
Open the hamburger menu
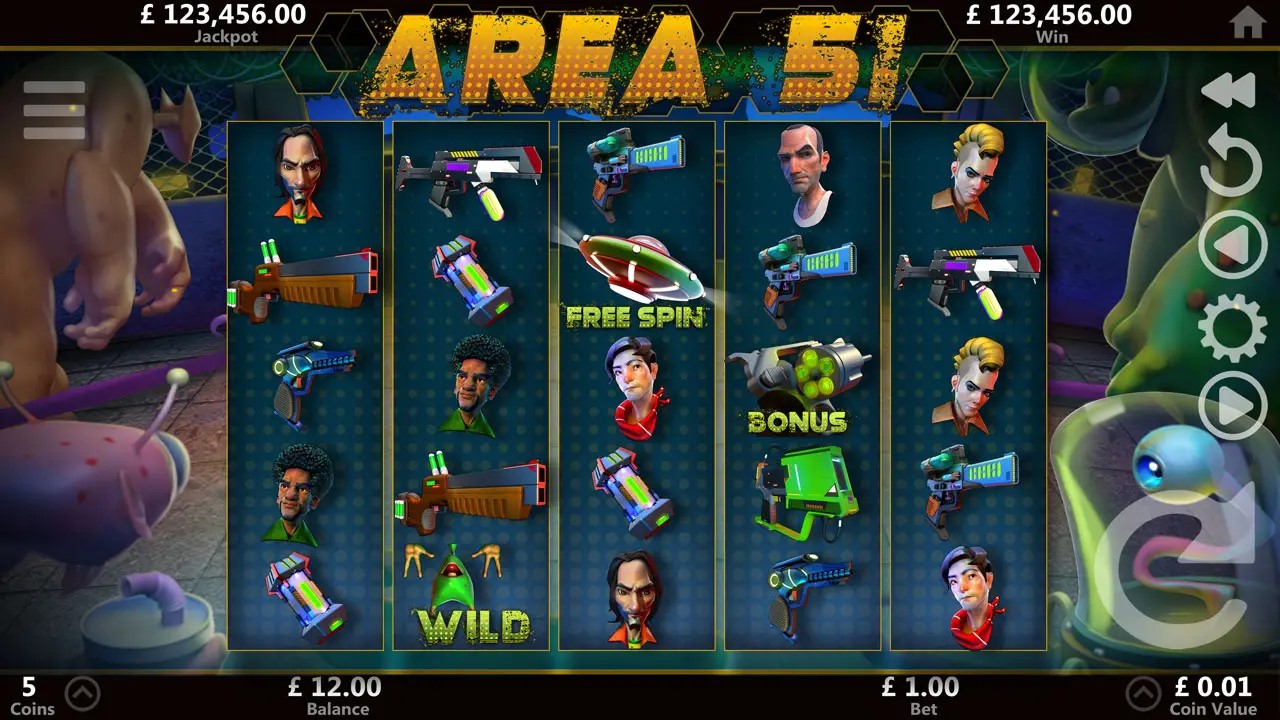tap(54, 109)
